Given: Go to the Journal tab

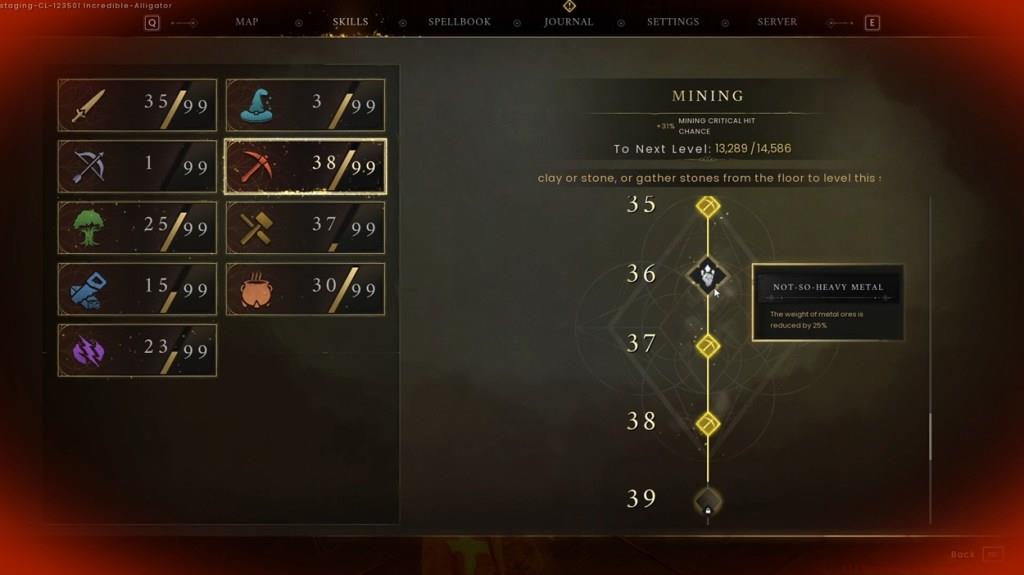Looking at the screenshot, I should point(568,22).
